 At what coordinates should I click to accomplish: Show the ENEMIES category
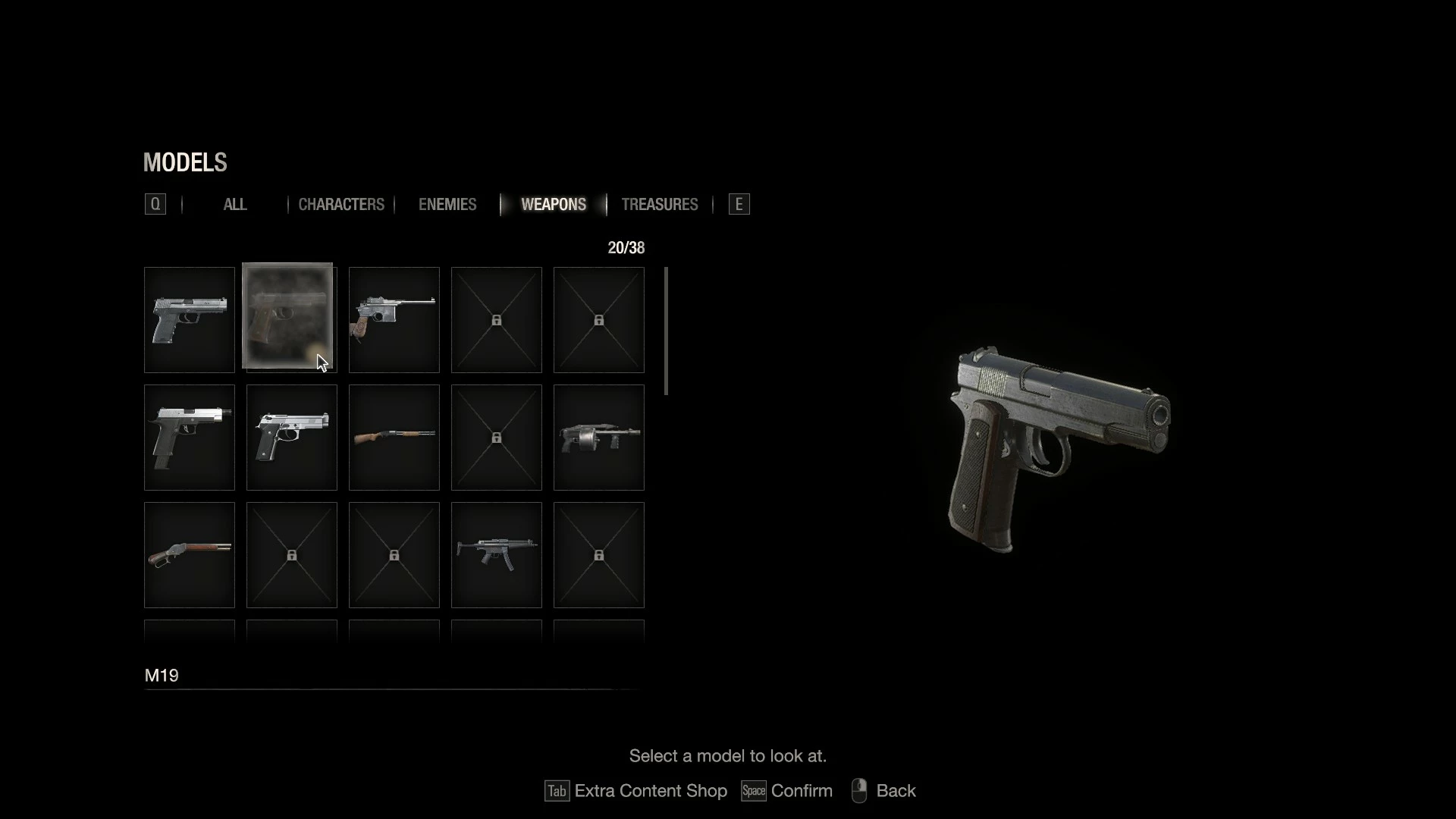point(447,205)
